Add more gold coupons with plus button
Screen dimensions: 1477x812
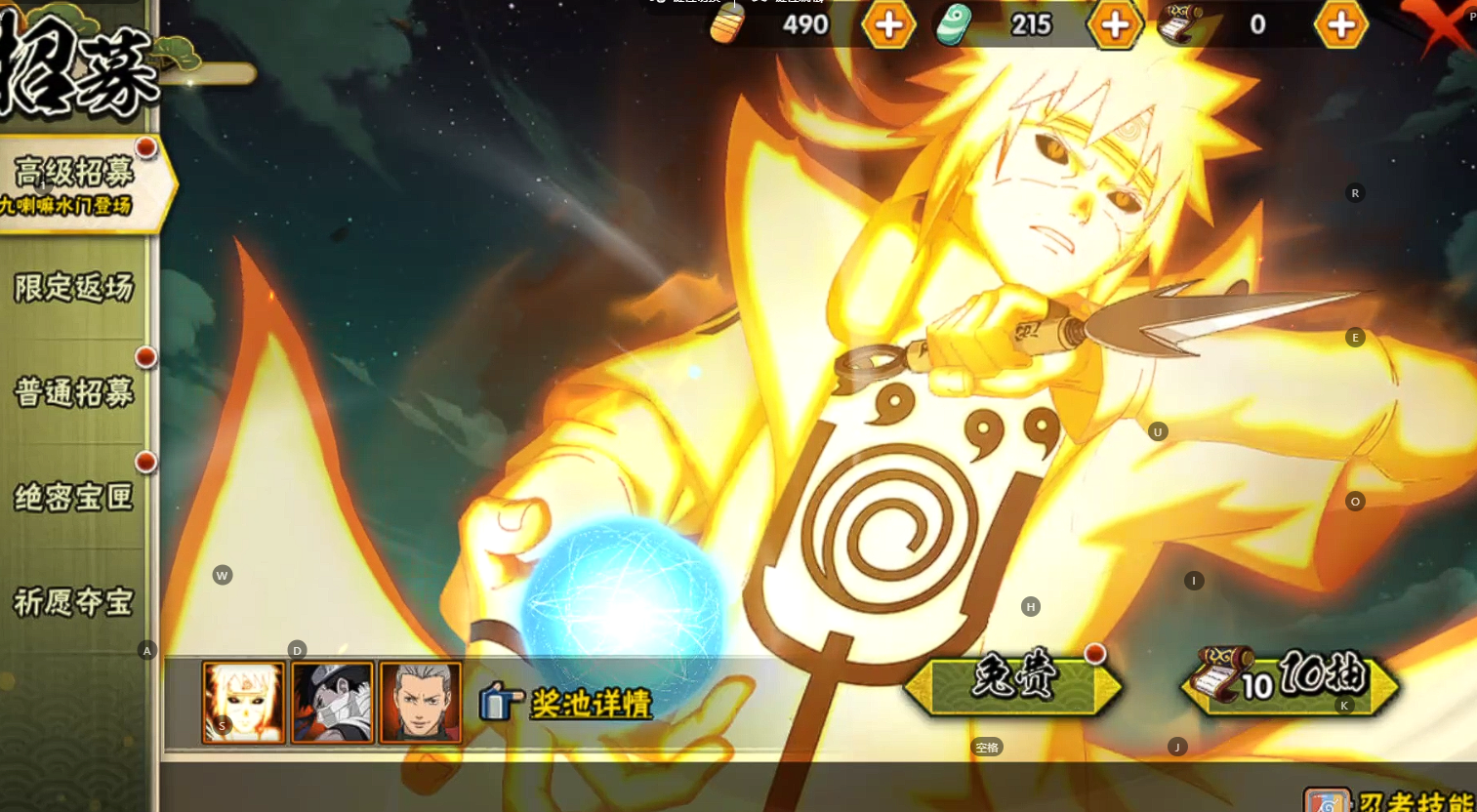pyautogui.click(x=888, y=24)
